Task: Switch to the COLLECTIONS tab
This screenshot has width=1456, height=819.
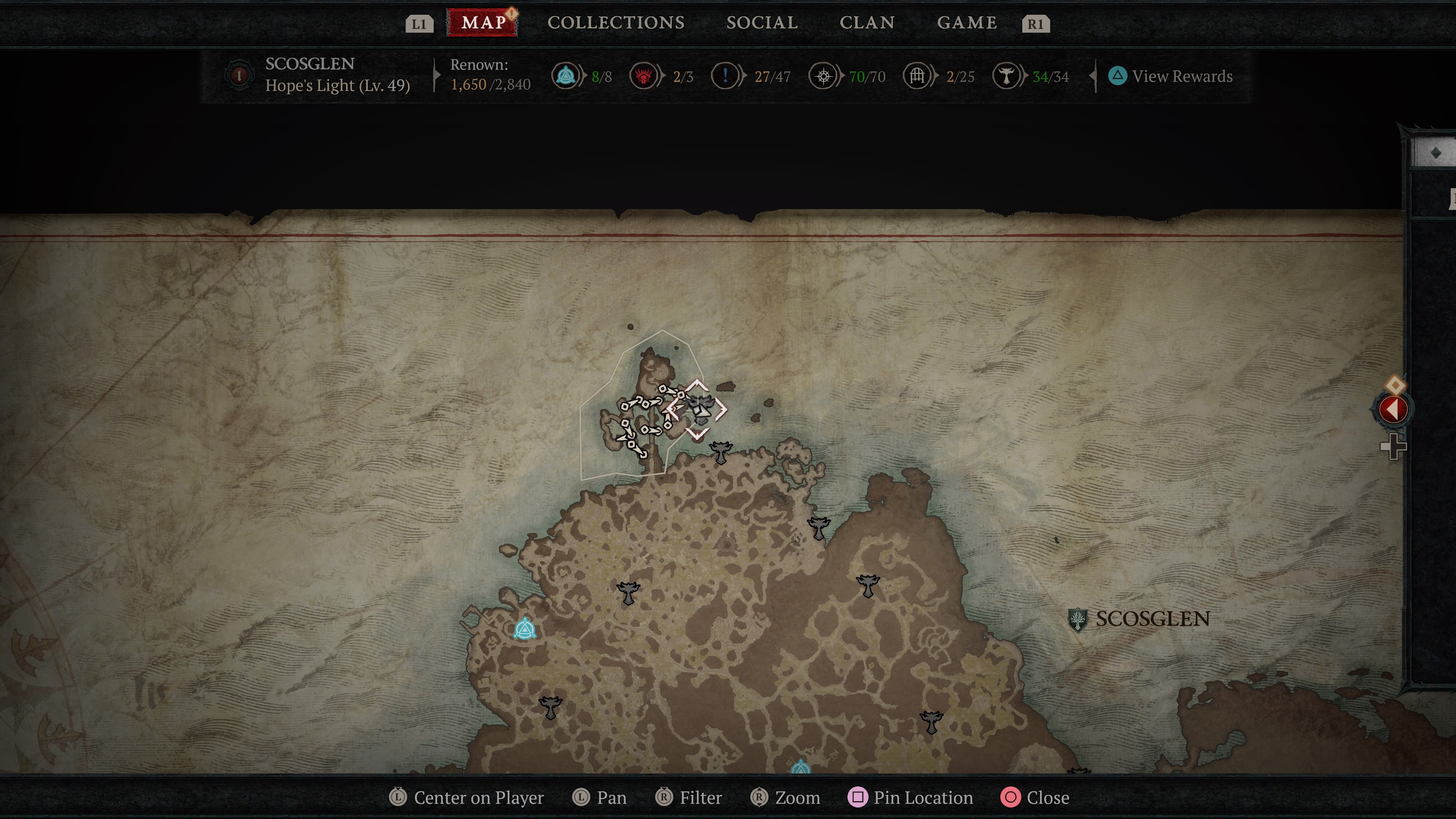Action: coord(615,23)
